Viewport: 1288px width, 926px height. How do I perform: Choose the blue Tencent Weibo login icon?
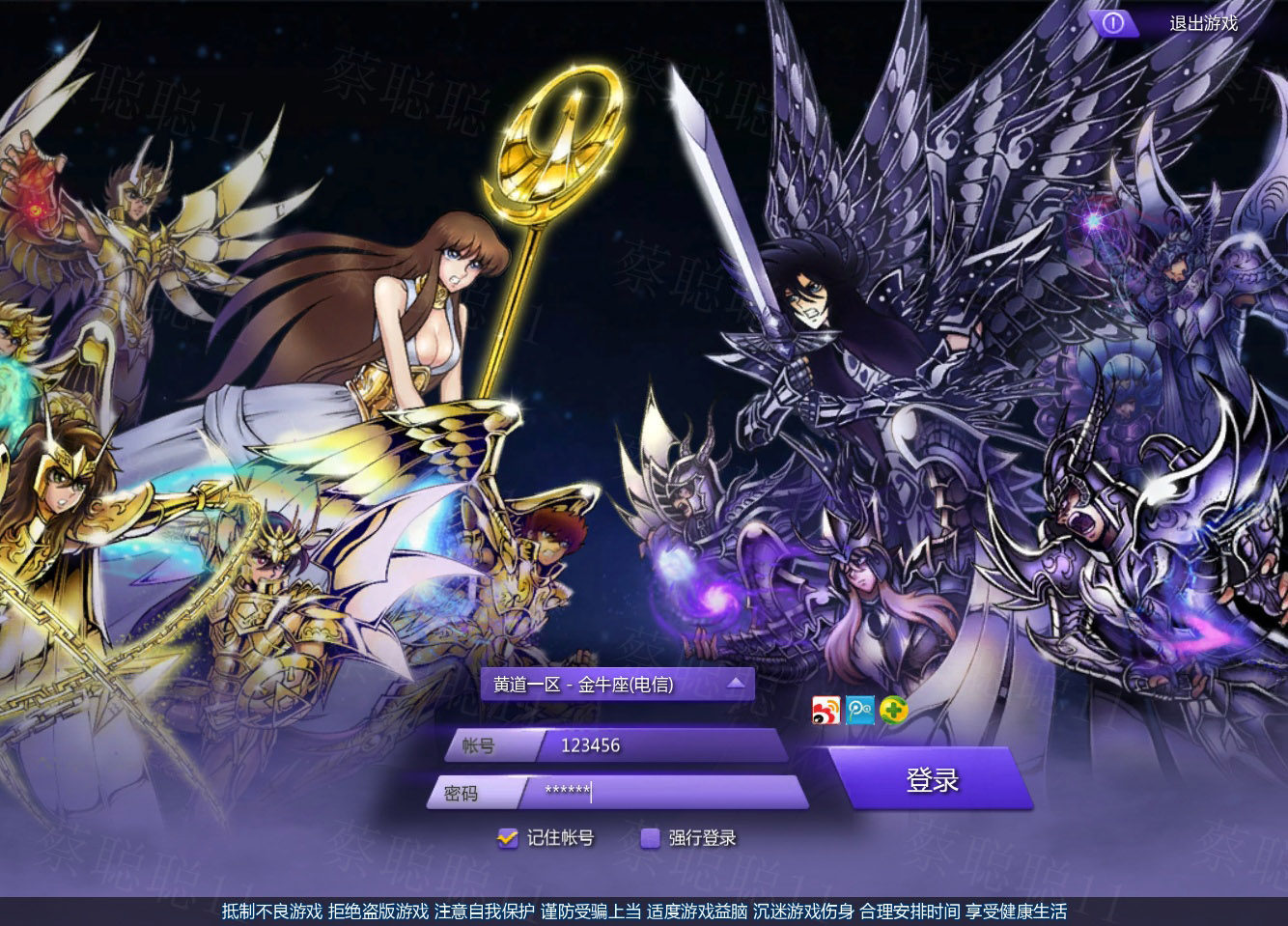coord(859,710)
